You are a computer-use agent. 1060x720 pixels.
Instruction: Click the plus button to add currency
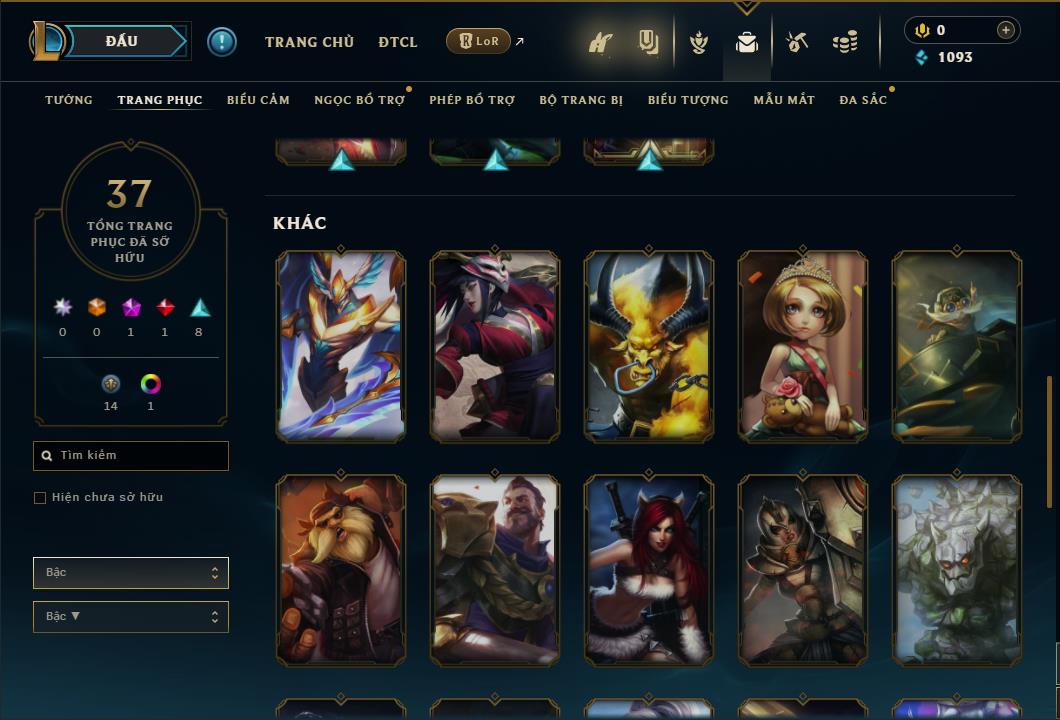[1006, 30]
